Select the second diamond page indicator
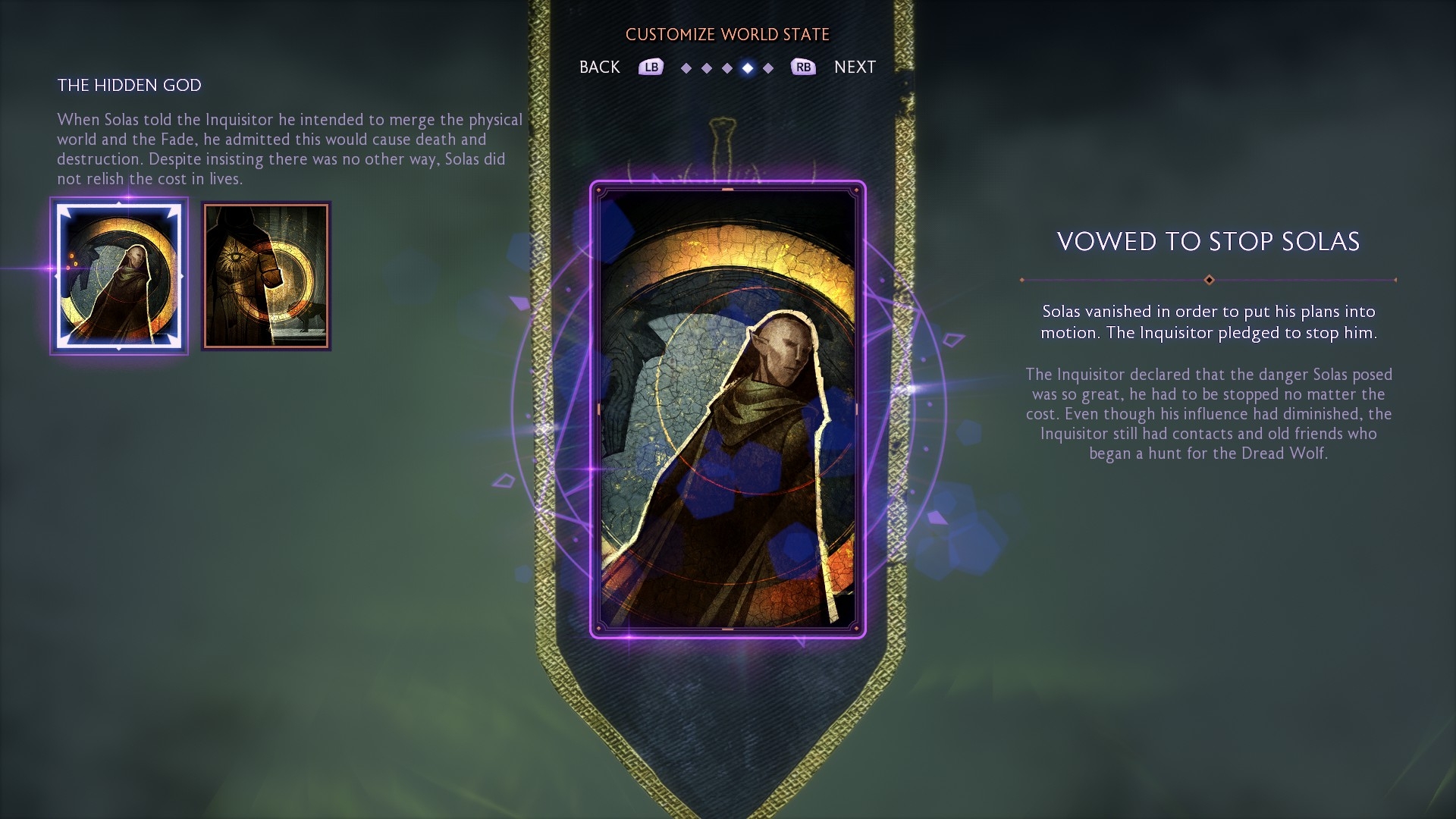This screenshot has height=819, width=1456. pos(707,67)
